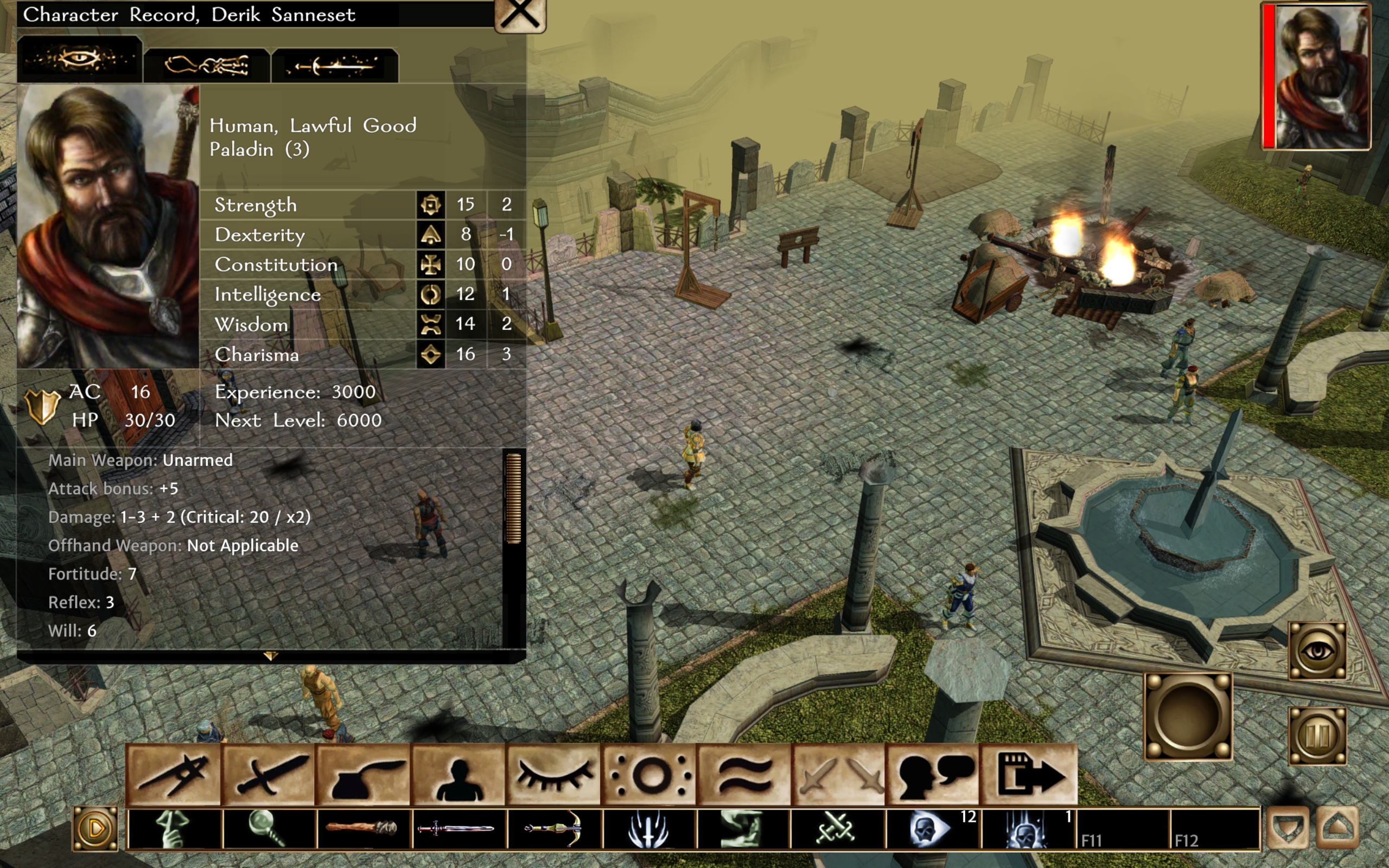Image resolution: width=1389 pixels, height=868 pixels.
Task: Toggle the pause button
Action: click(1317, 736)
